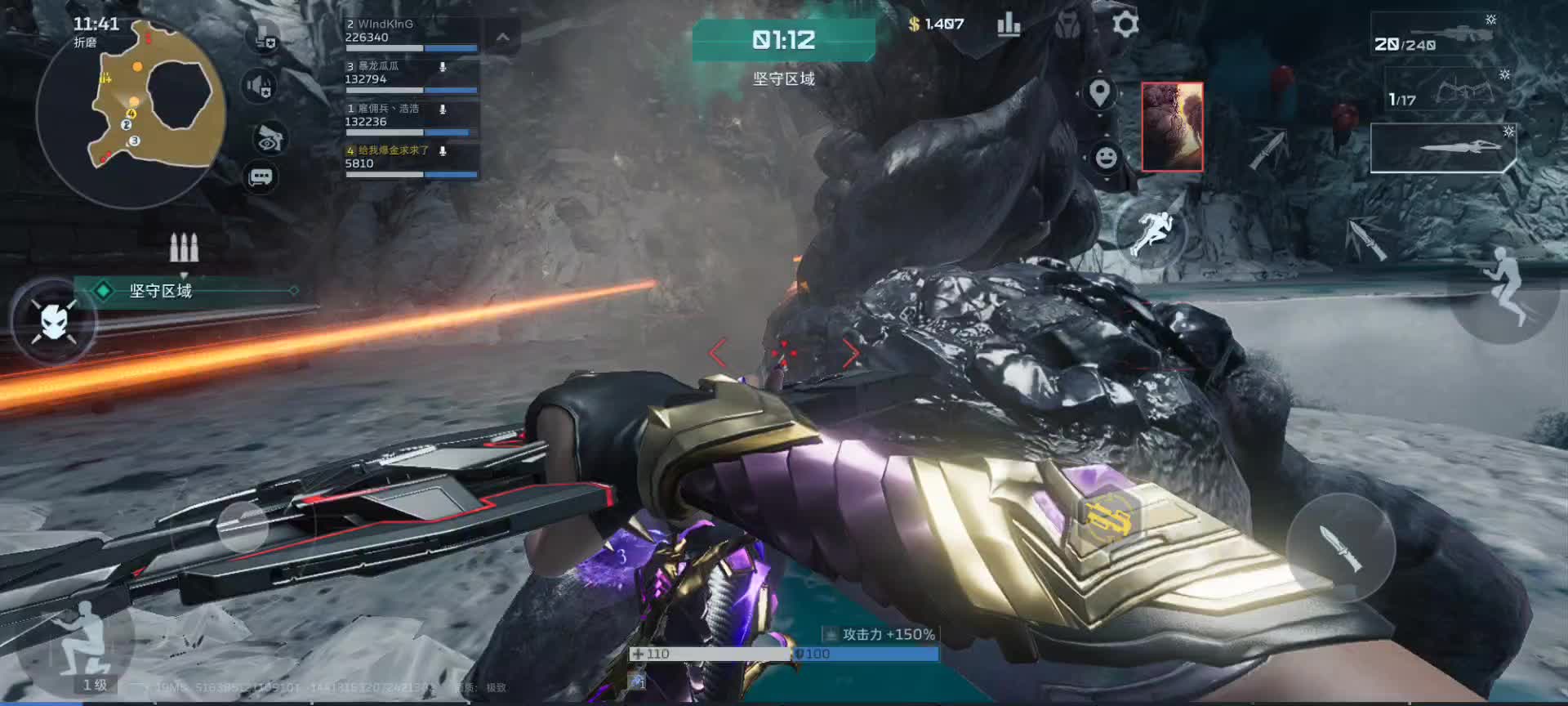Activate the sprint running-man button
Image resolution: width=1568 pixels, height=706 pixels.
coord(1151,230)
